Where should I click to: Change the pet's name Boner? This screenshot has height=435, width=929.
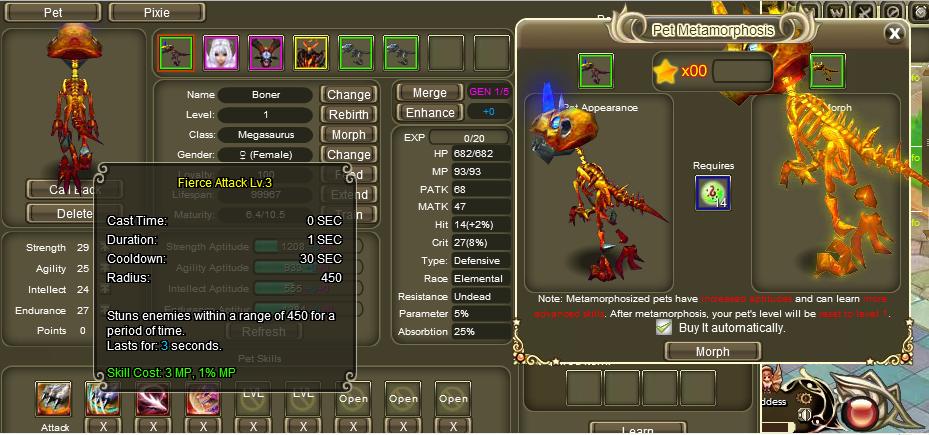click(349, 95)
